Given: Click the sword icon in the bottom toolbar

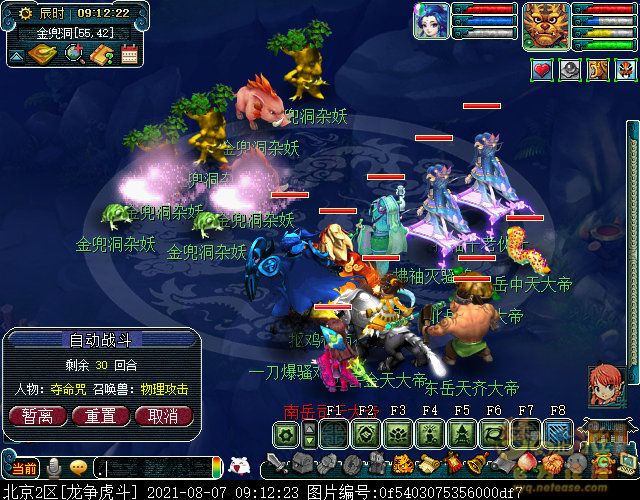Looking at the screenshot, I should [x=272, y=465].
